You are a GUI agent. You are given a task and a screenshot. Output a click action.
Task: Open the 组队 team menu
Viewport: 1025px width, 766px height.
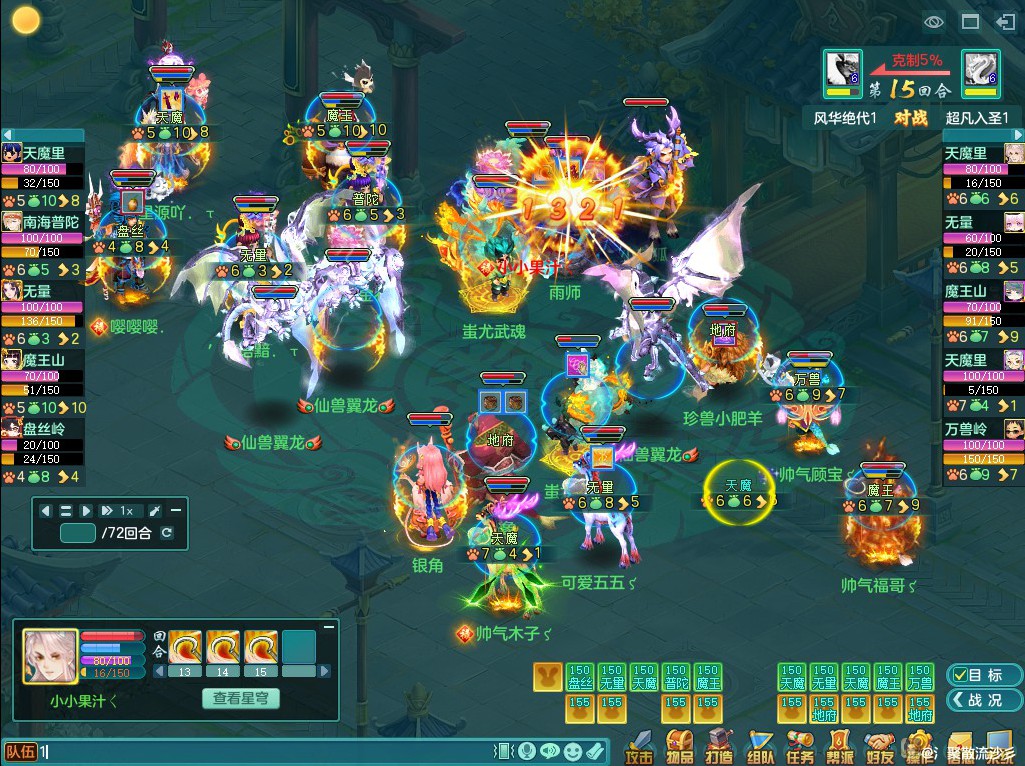tap(760, 747)
